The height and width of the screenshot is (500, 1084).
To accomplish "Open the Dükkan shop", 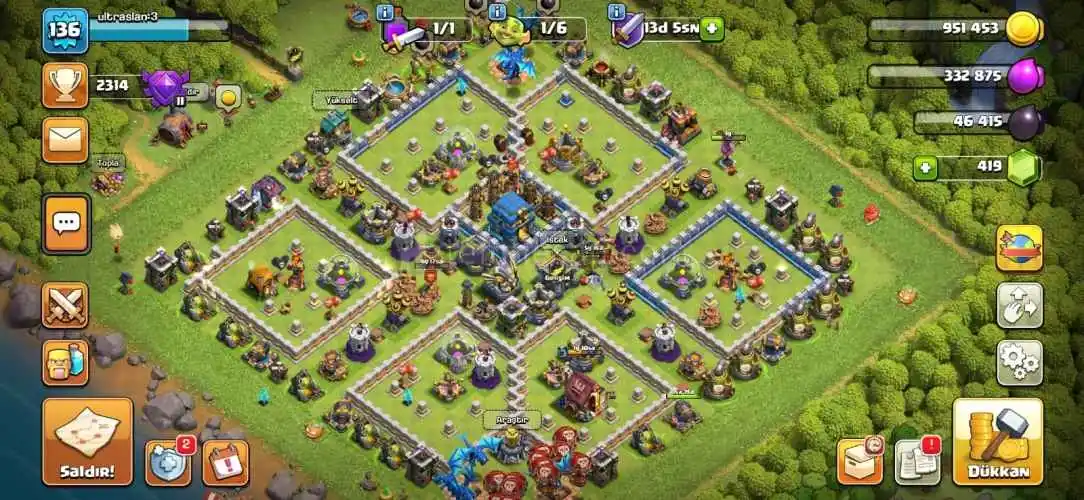I will tap(996, 441).
